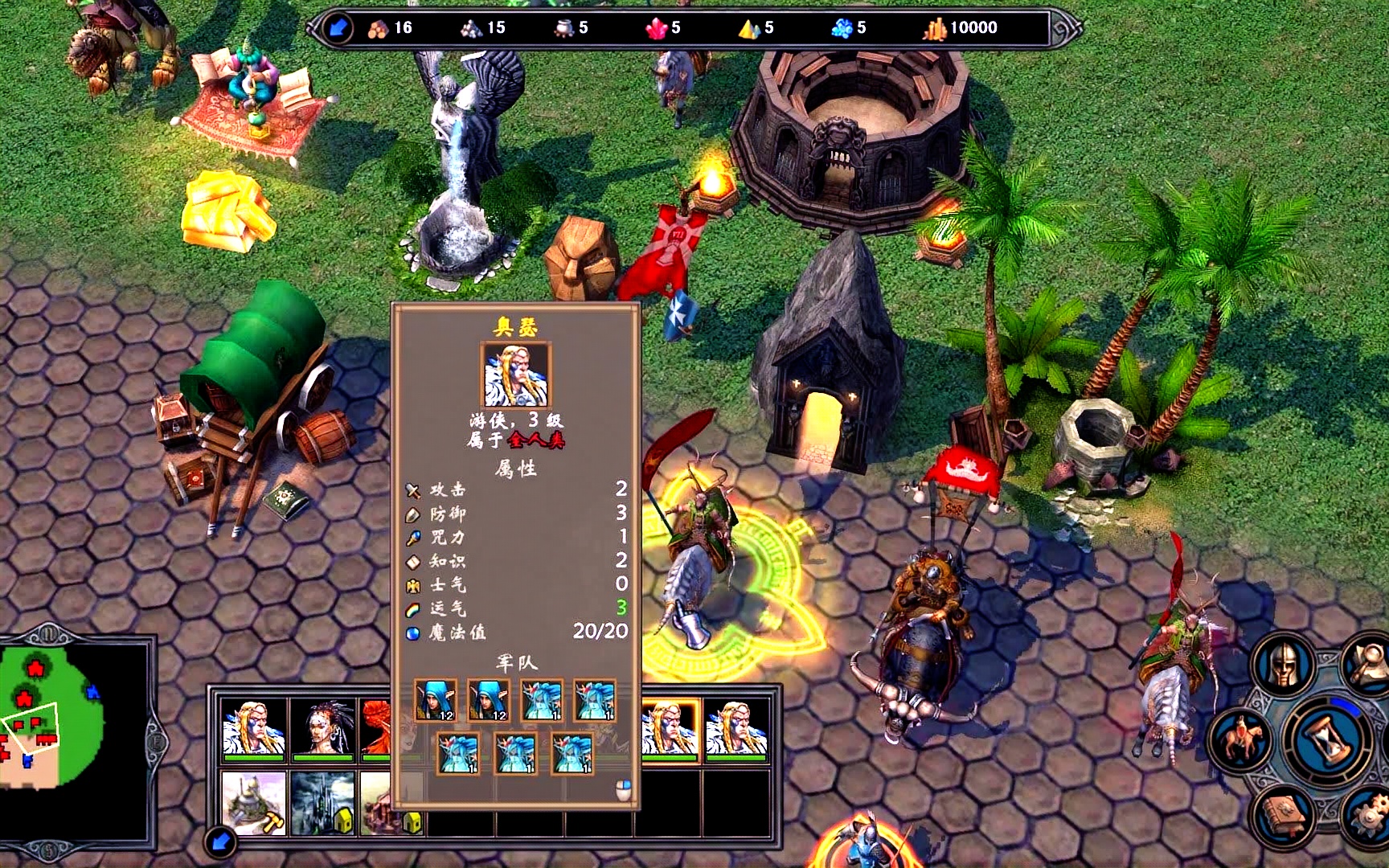Screen dimensions: 1389x868
Task: Select the first hooded elf army stack
Action: pyautogui.click(x=436, y=700)
